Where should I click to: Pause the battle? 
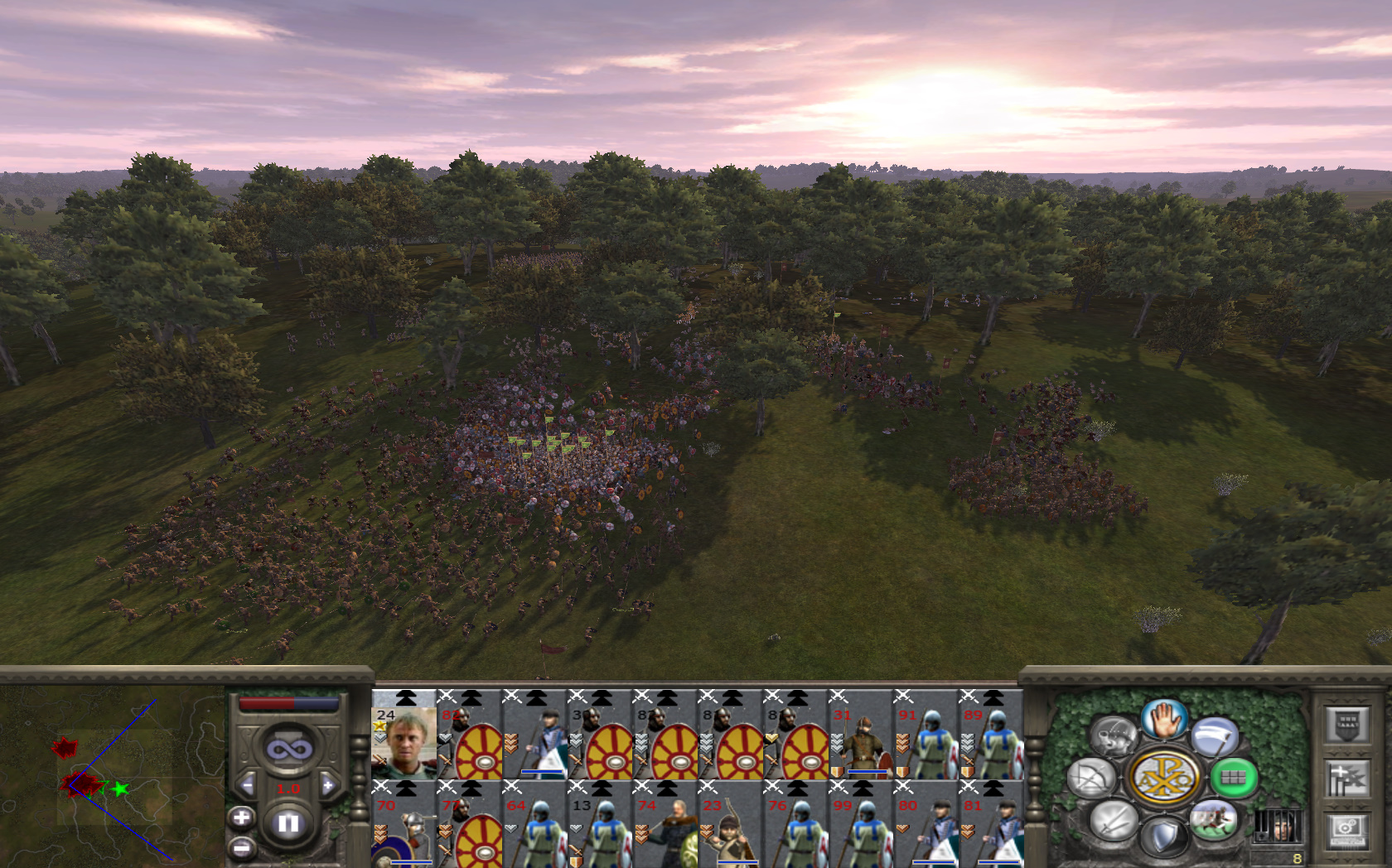coord(288,823)
